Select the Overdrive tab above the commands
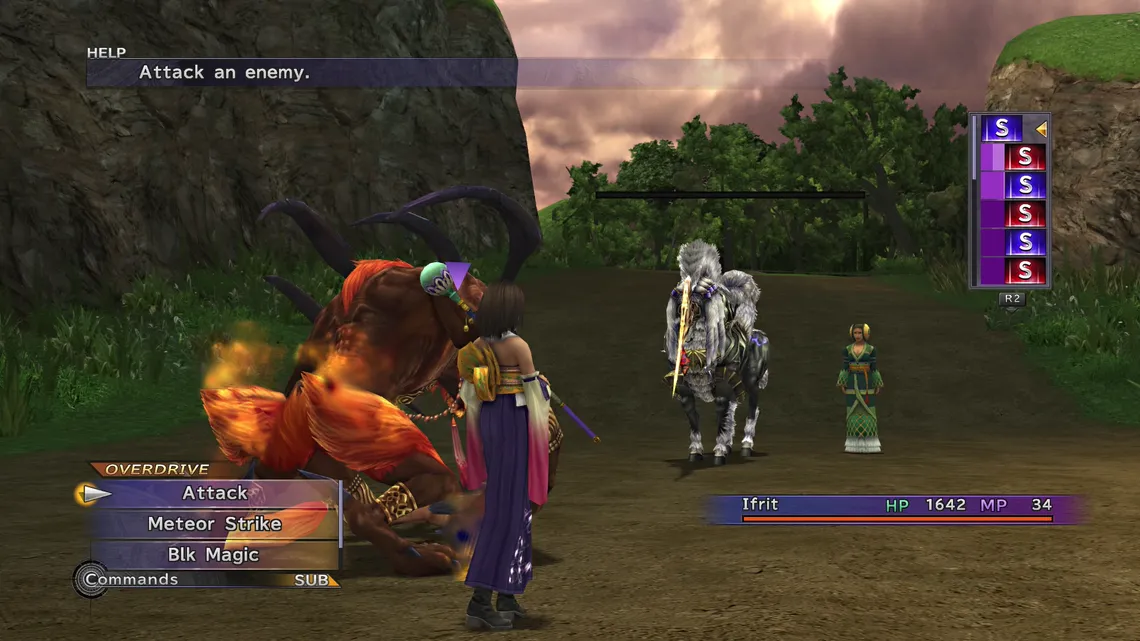 (143, 469)
